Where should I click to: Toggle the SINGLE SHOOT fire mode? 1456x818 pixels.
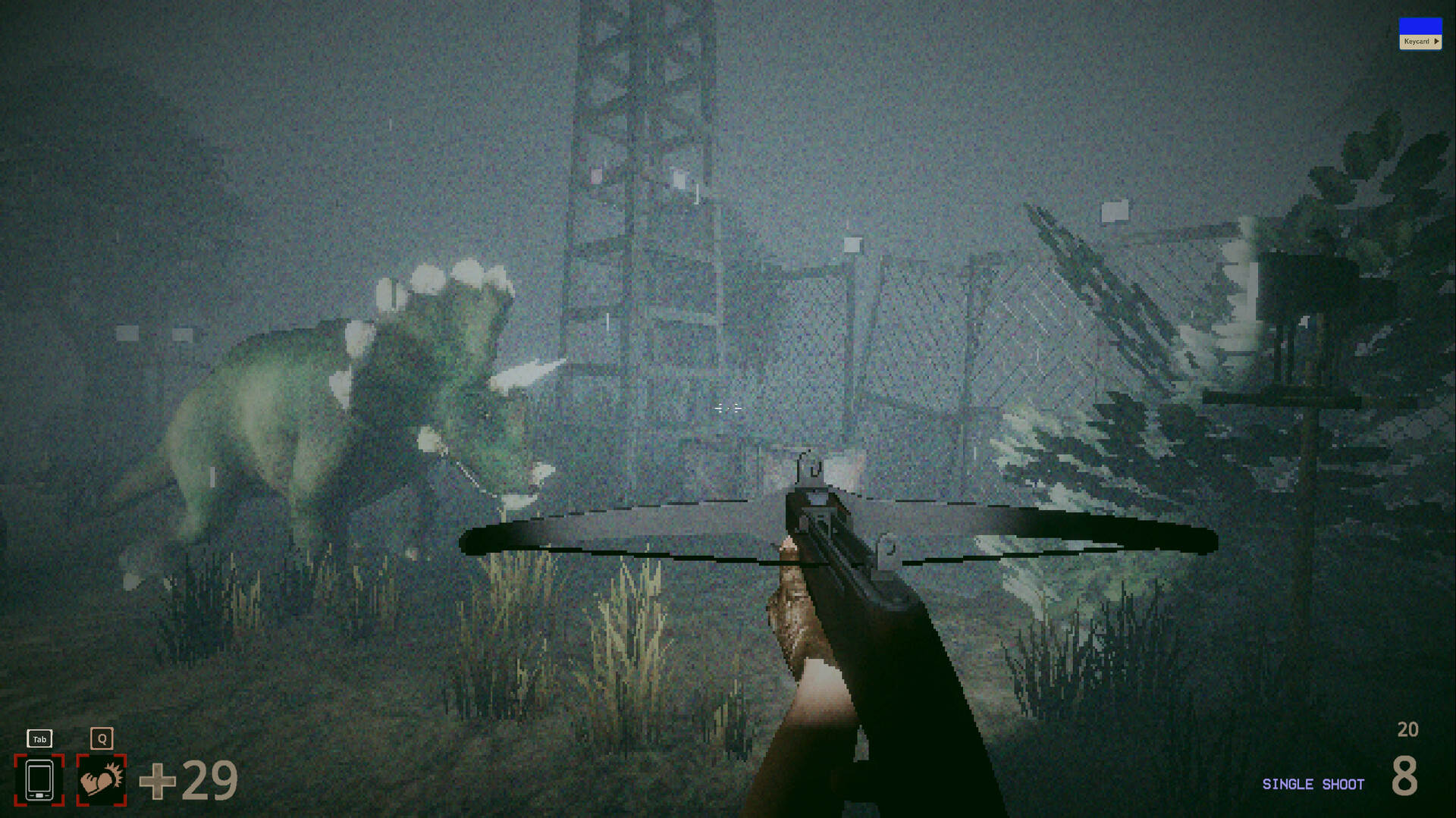(x=1313, y=784)
